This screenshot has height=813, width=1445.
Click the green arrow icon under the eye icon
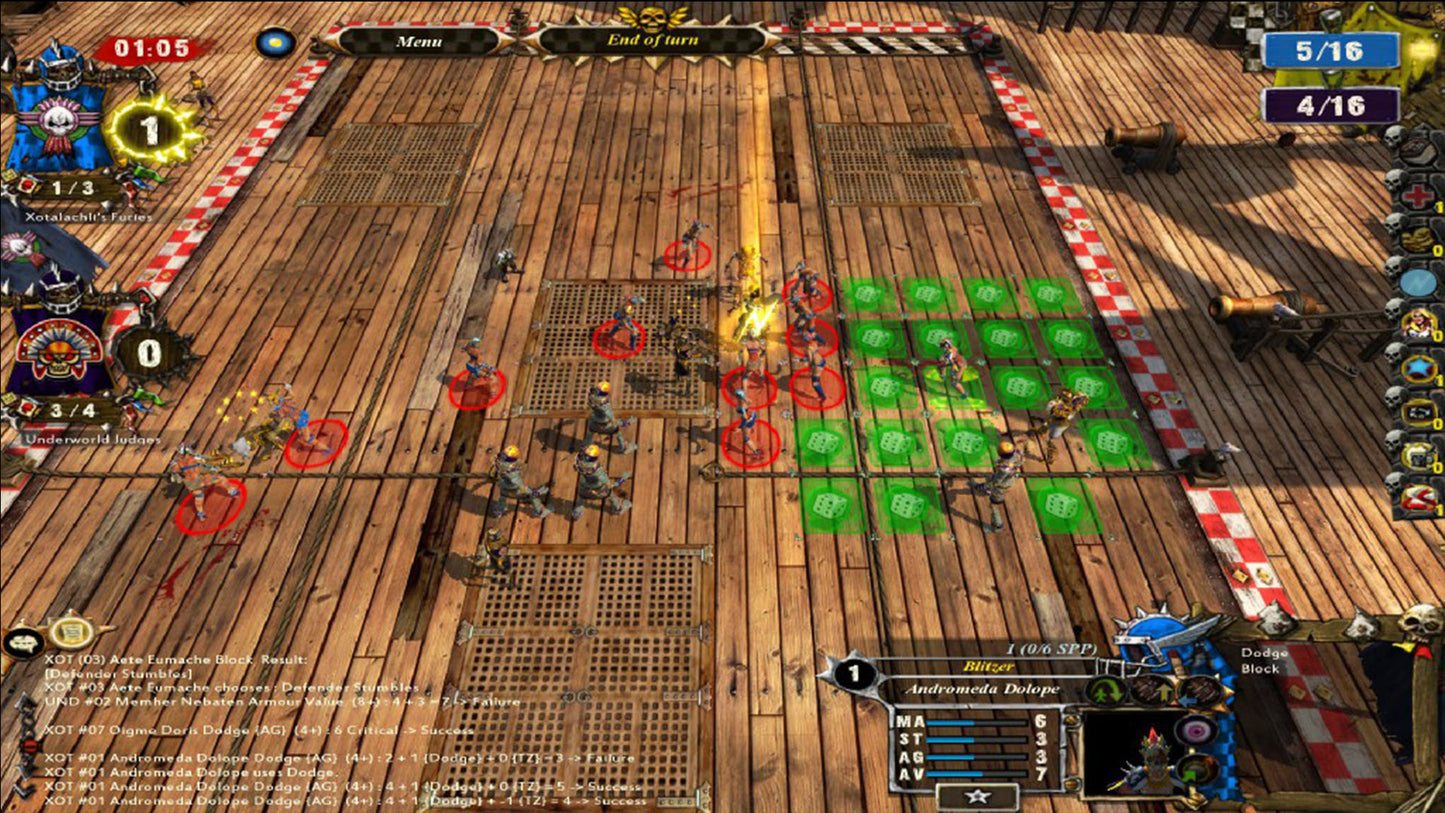tap(1190, 772)
